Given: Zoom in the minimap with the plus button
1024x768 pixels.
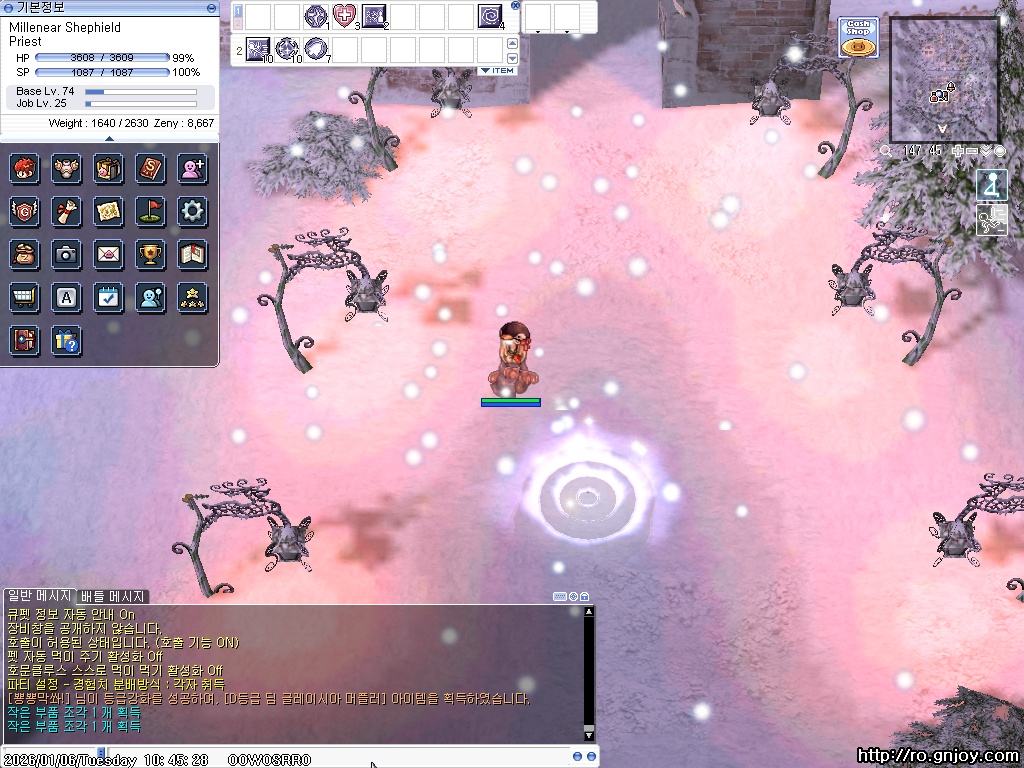Looking at the screenshot, I should 957,151.
